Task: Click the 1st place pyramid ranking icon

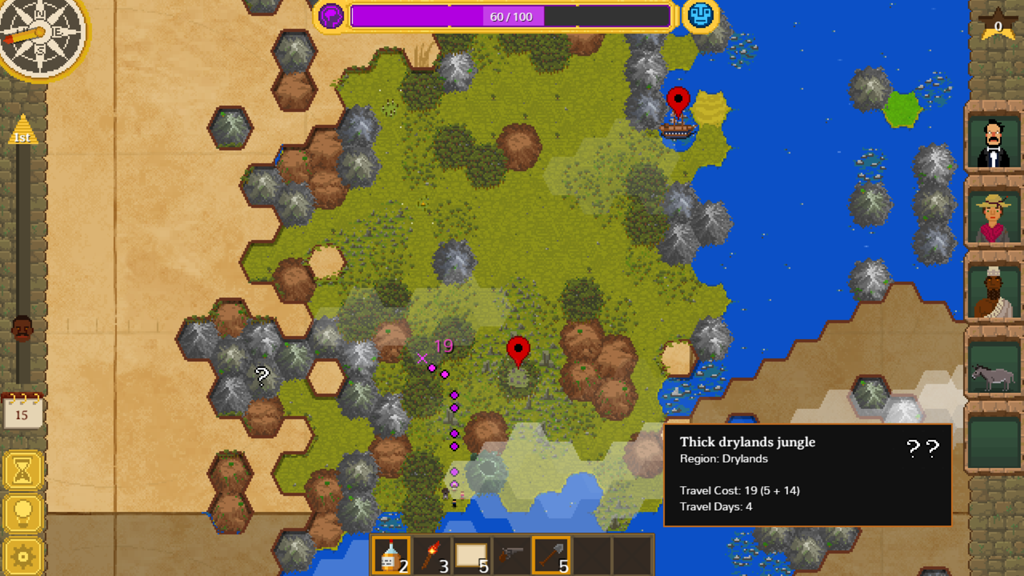Action: pos(22,131)
